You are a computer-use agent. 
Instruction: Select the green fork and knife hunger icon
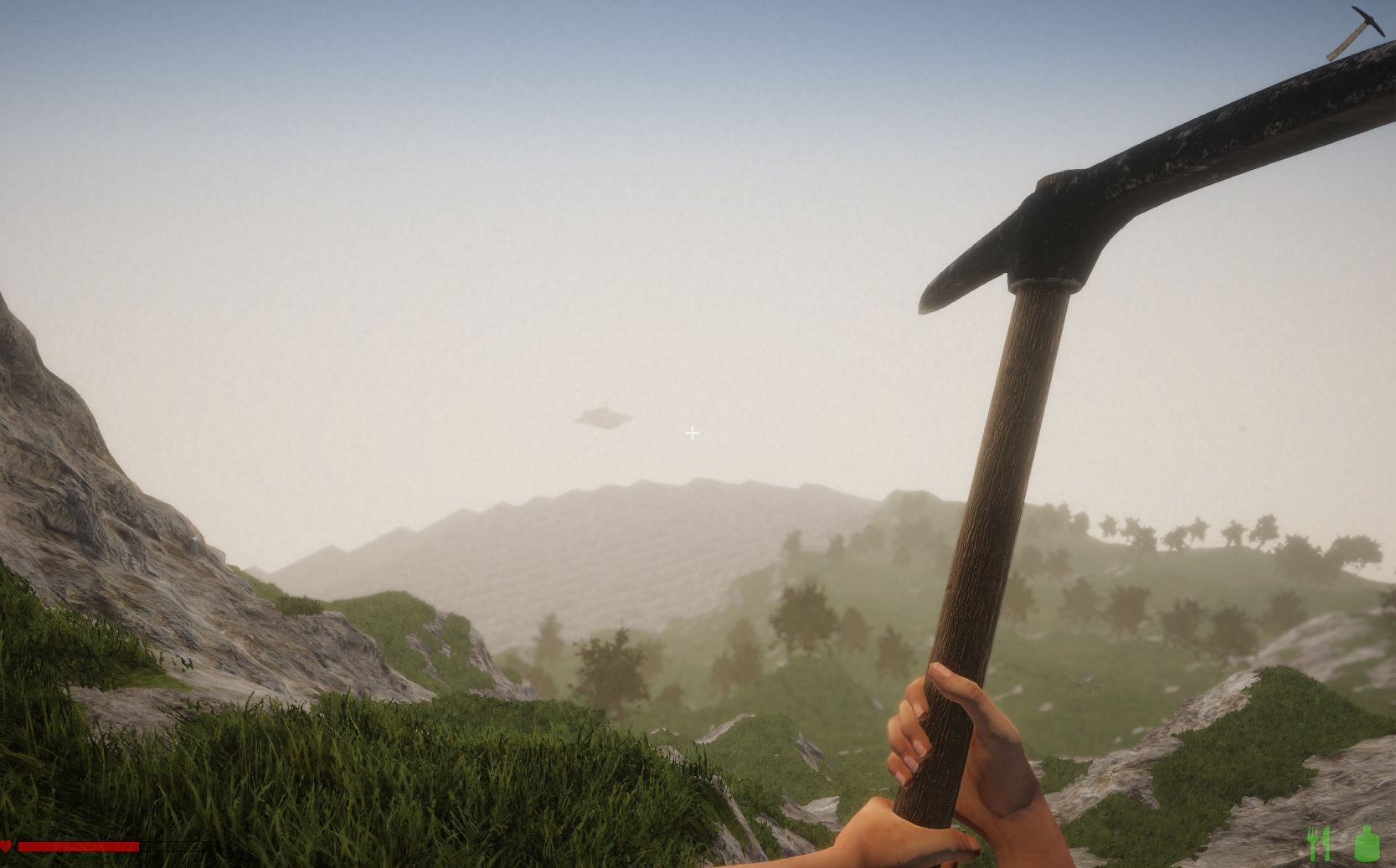(1319, 843)
